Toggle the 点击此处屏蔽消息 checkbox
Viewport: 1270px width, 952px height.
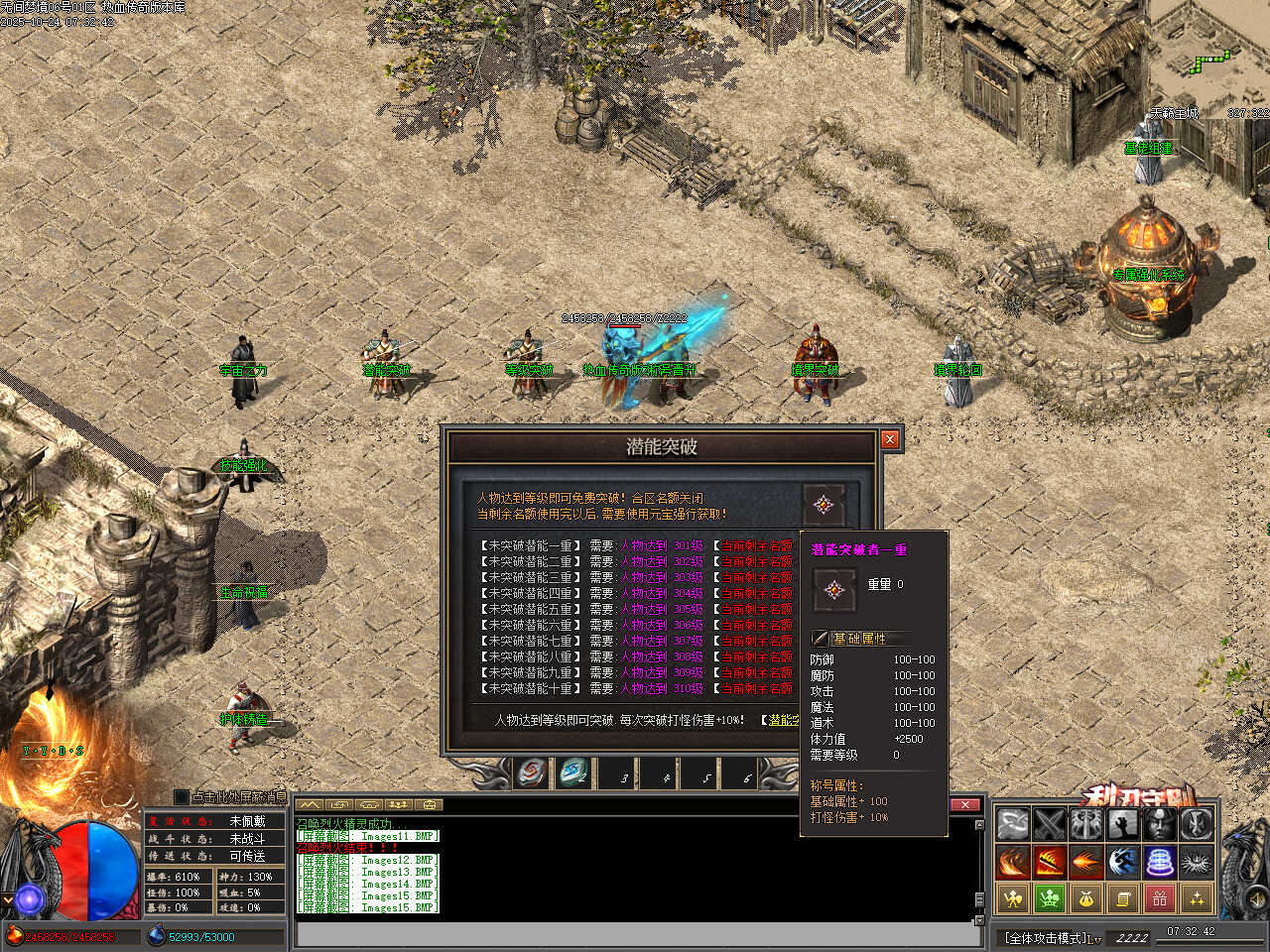[181, 796]
